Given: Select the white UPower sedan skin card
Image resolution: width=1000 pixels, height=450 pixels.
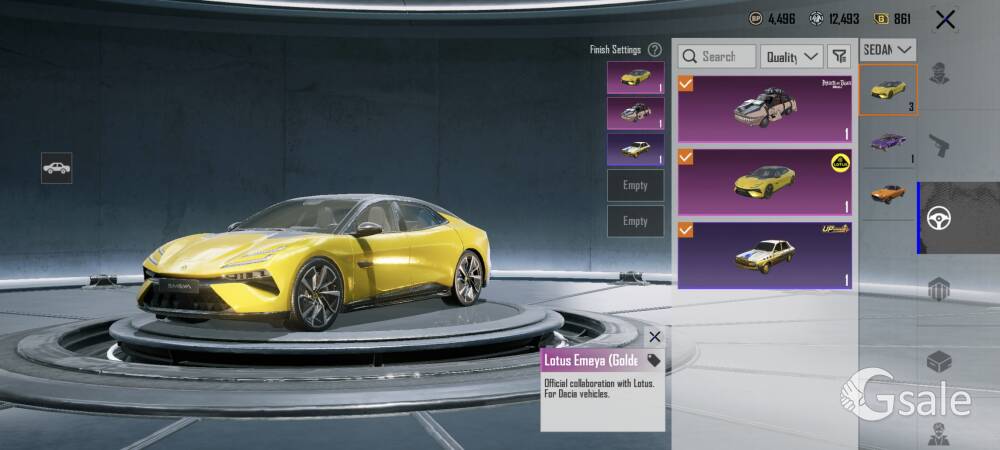Looking at the screenshot, I should pyautogui.click(x=765, y=254).
